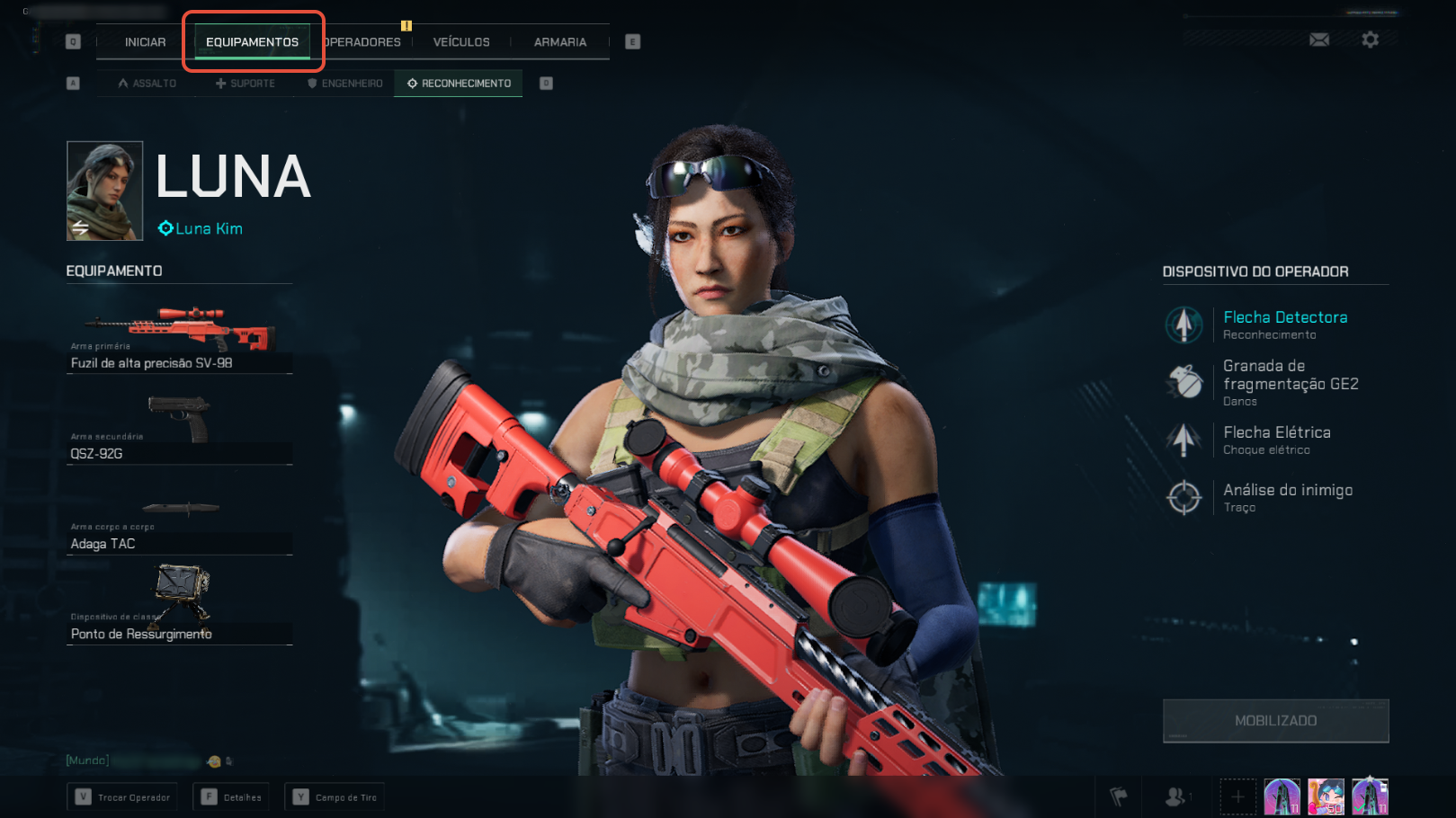Go to the OPERADORES tab
1456x818 pixels.
362,42
